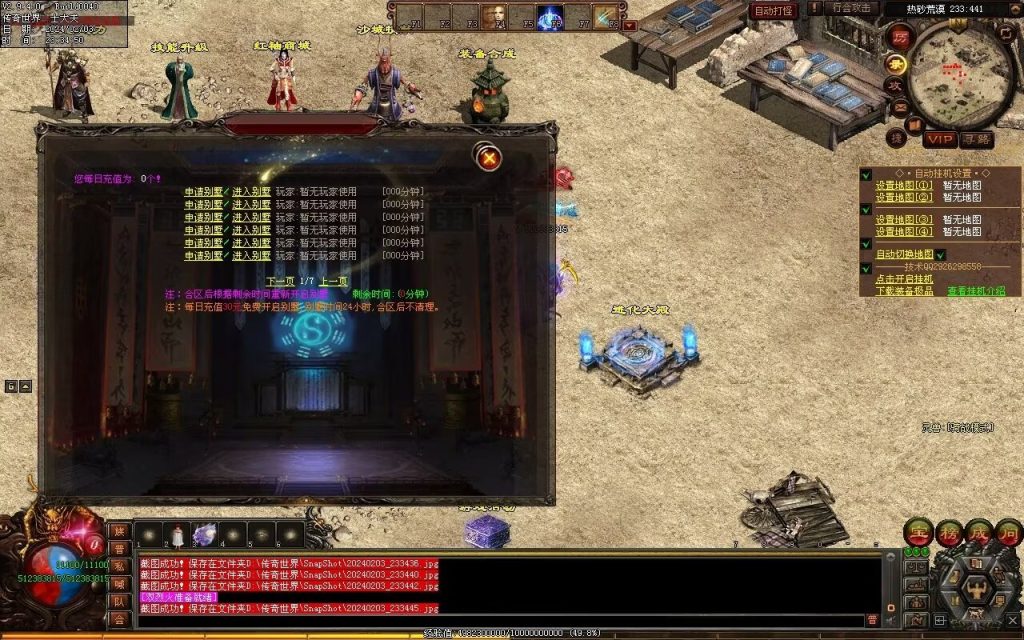The image size is (1024, 640).
Task: Start auto-hangup via 点击开启挂机
Action: pyautogui.click(x=904, y=279)
